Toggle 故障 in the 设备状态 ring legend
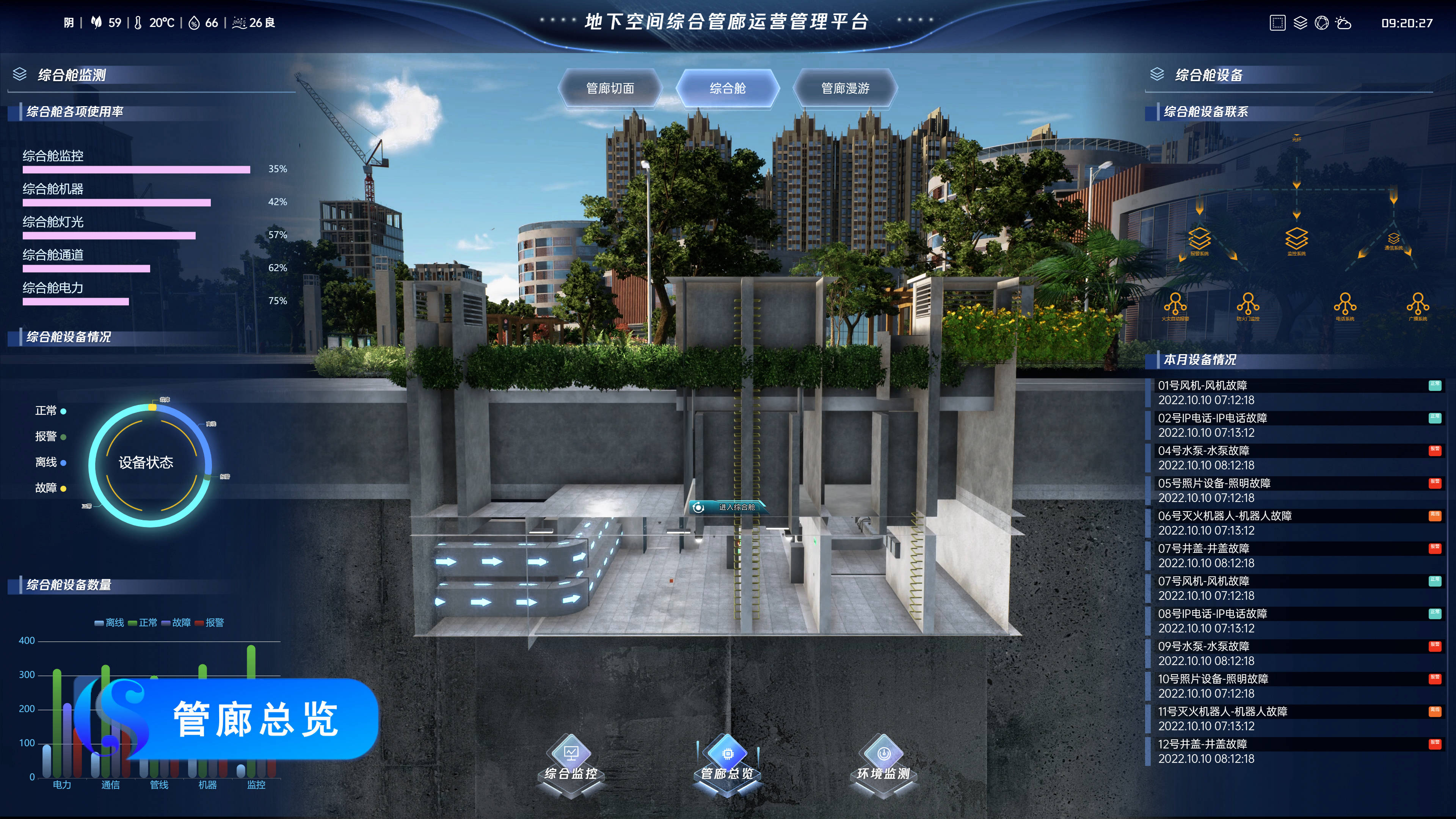This screenshot has width=1456, height=819. point(50,488)
